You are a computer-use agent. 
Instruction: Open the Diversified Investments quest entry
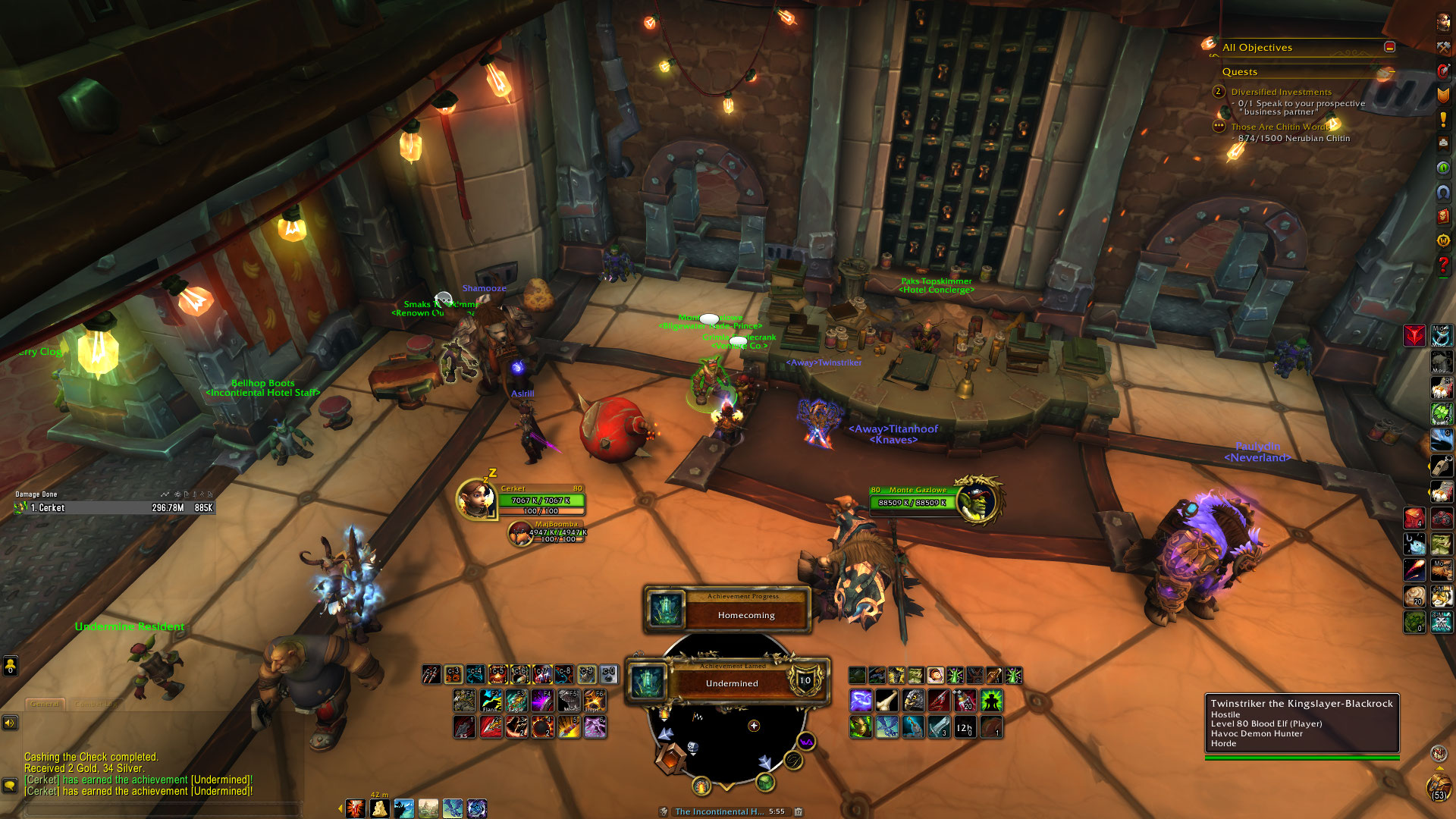[1281, 92]
